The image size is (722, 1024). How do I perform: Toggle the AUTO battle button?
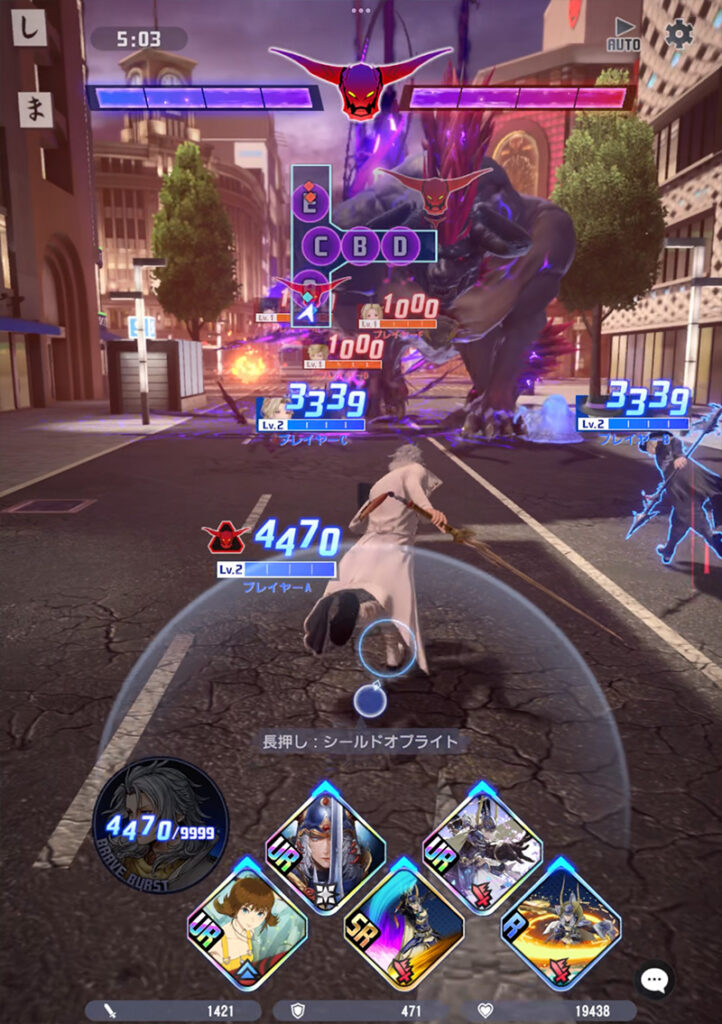click(624, 34)
